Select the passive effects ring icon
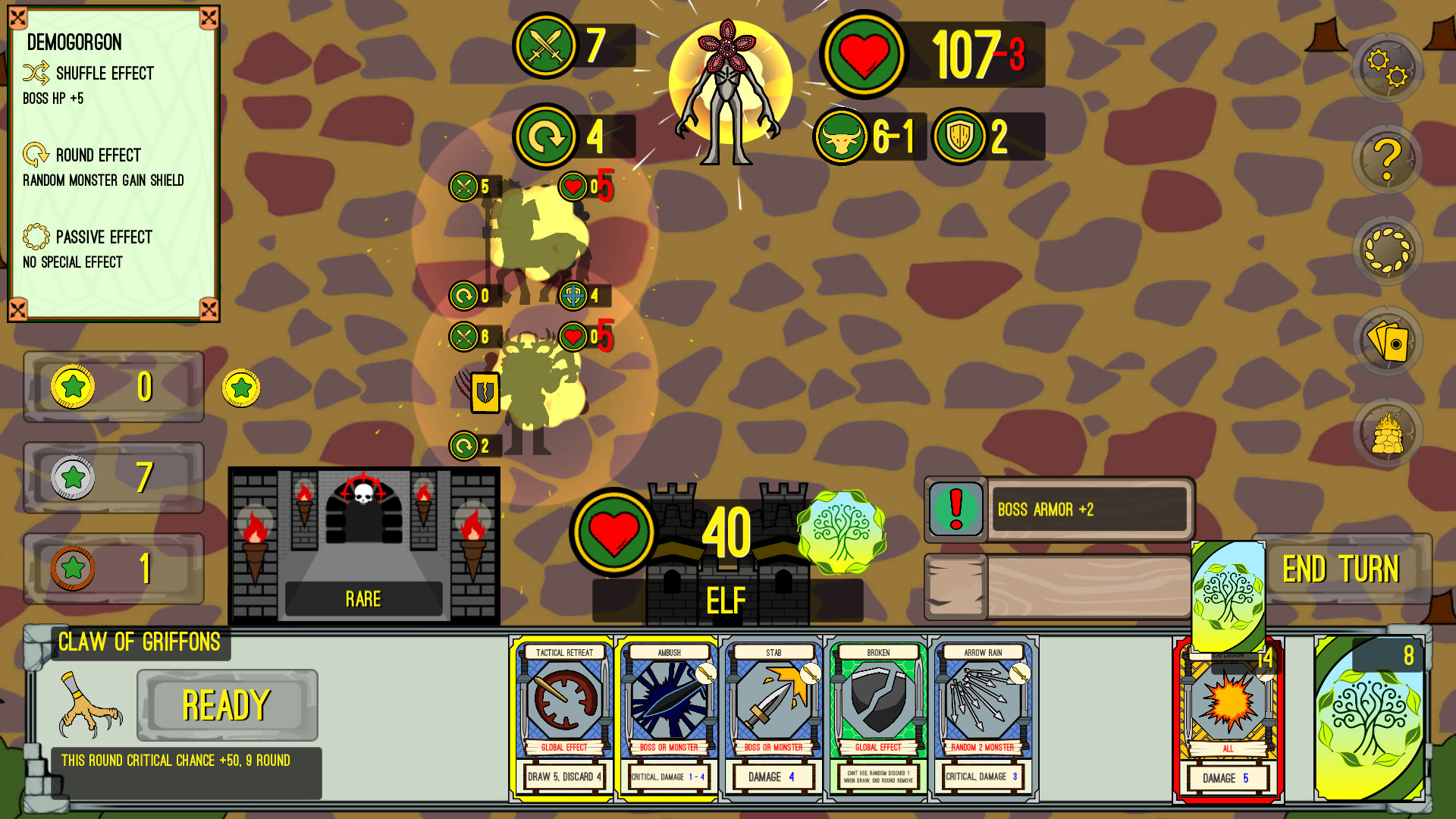The image size is (1456, 819). [x=1387, y=249]
